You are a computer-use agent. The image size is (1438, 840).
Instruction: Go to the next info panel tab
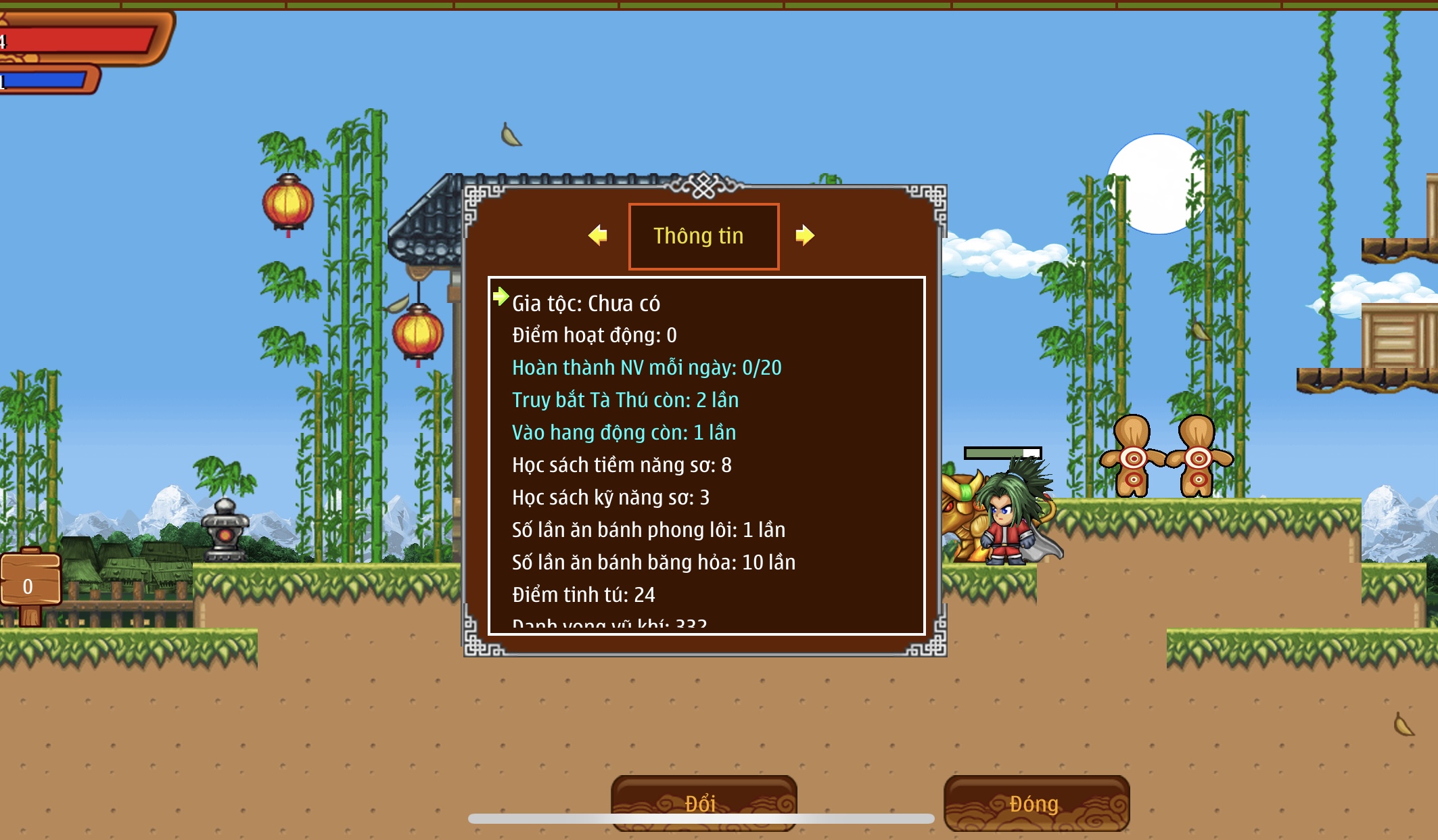[804, 235]
